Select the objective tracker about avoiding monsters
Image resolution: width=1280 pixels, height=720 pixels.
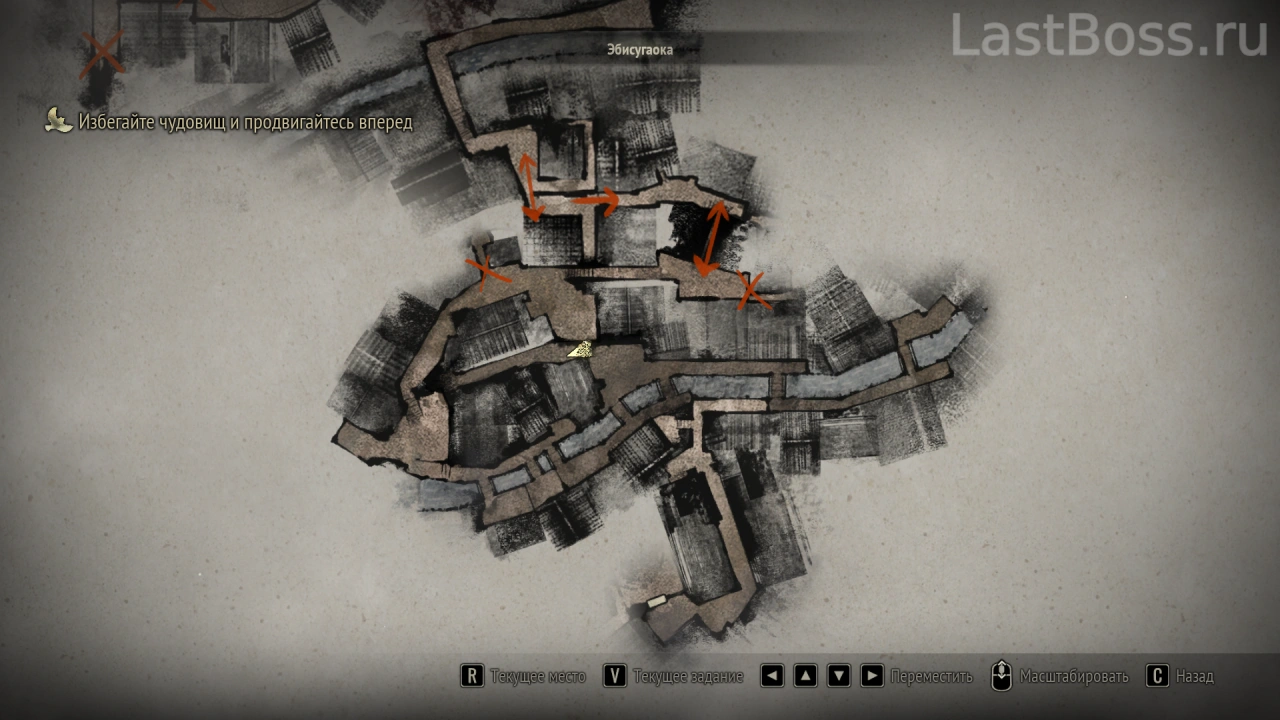[x=245, y=122]
